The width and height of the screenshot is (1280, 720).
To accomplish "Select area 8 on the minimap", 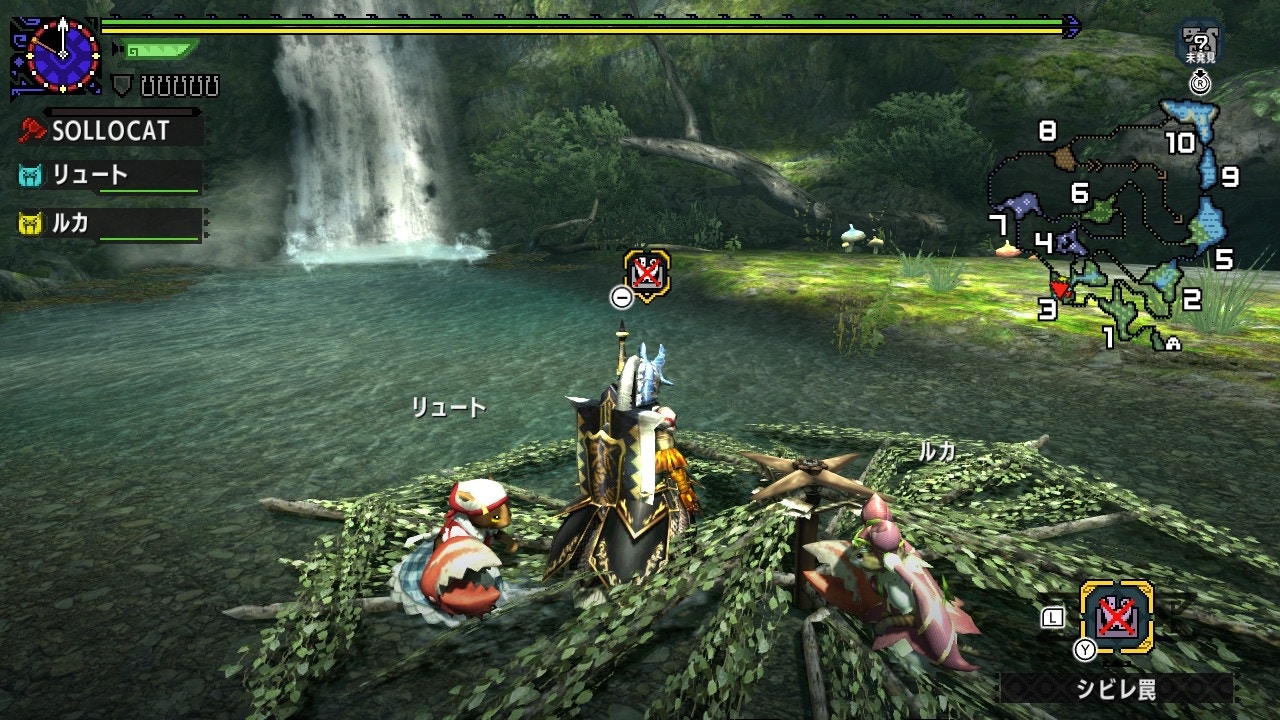I will 1046,131.
